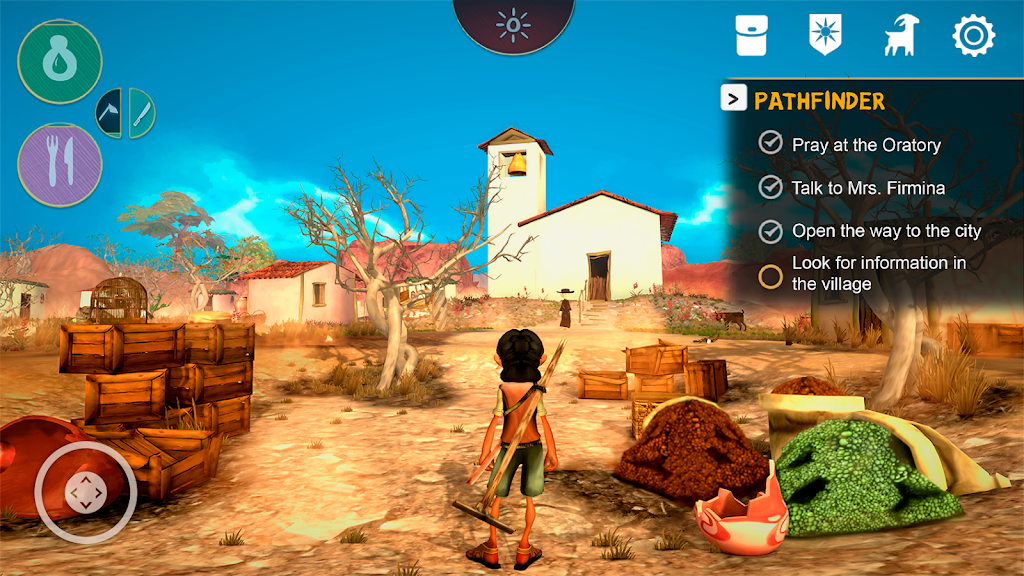
Task: Select the 'Pray at the Oratory' objective
Action: coord(866,145)
